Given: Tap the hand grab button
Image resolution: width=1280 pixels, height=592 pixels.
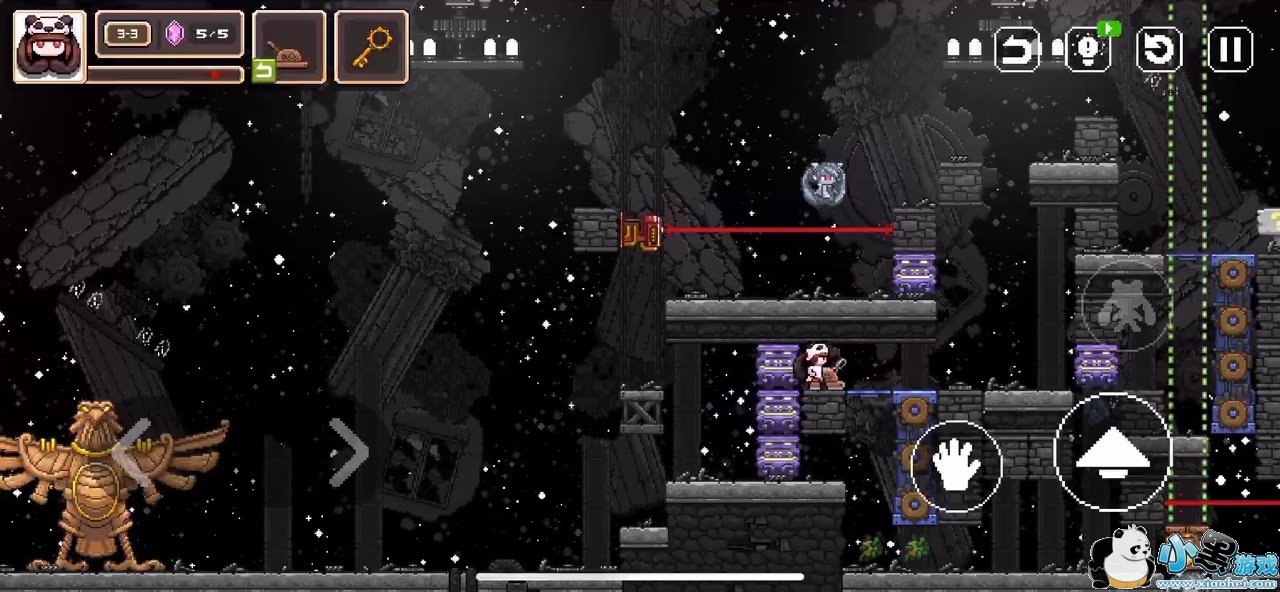Looking at the screenshot, I should (955, 466).
